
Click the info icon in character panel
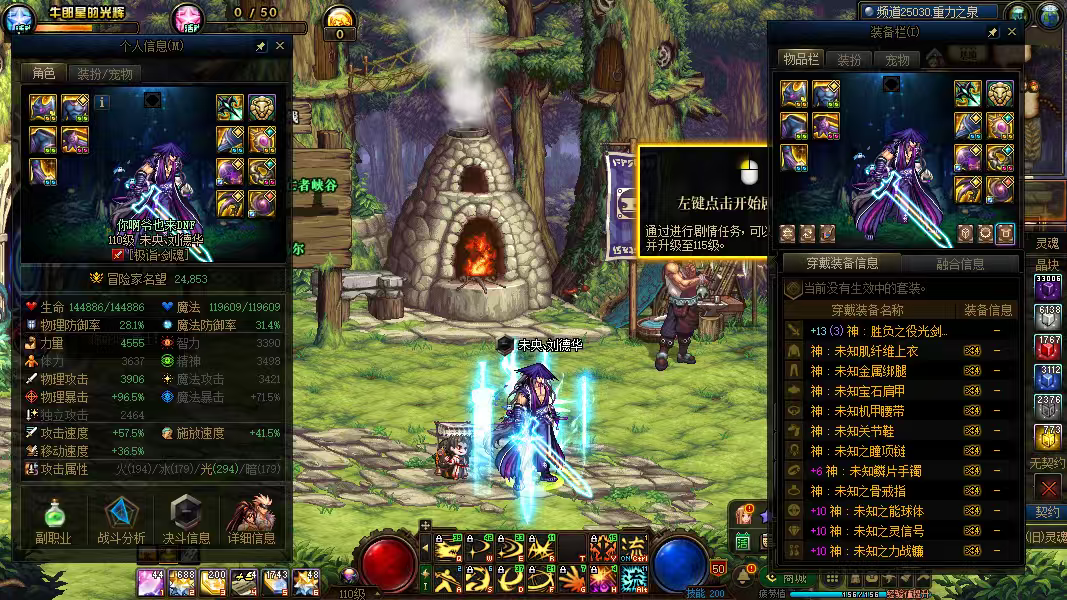(103, 100)
